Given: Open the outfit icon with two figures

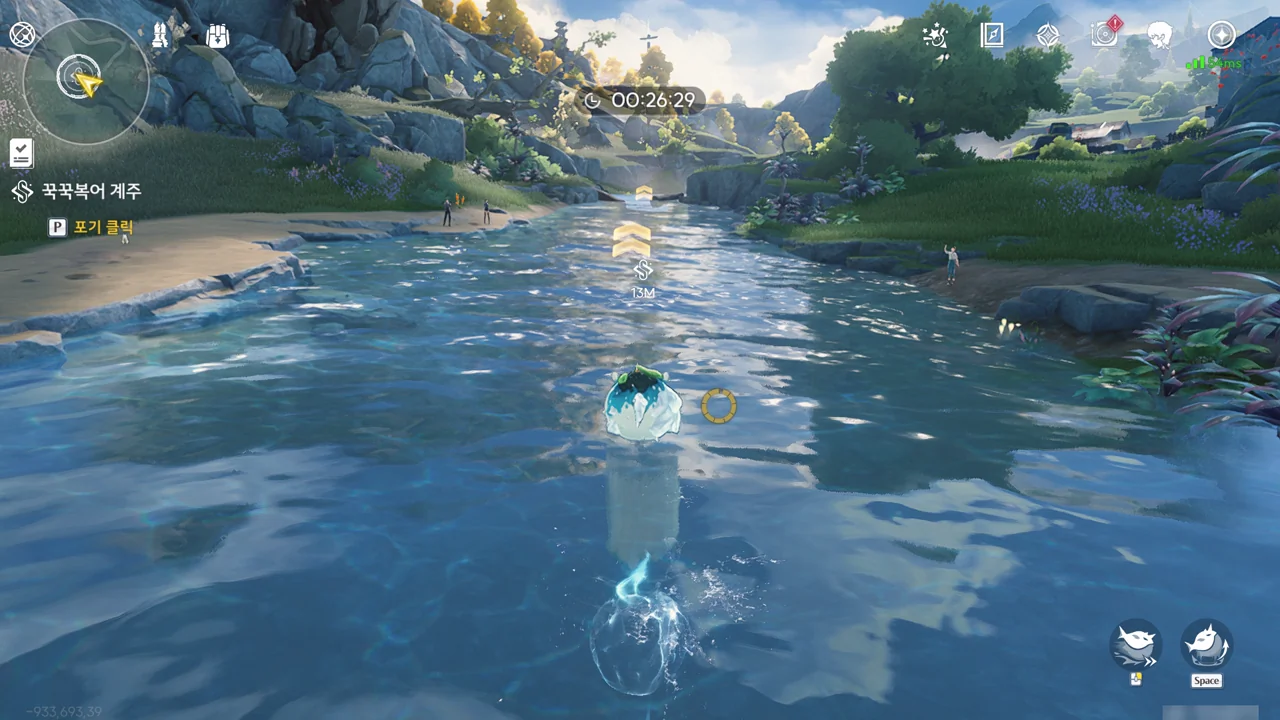Looking at the screenshot, I should click(160, 36).
